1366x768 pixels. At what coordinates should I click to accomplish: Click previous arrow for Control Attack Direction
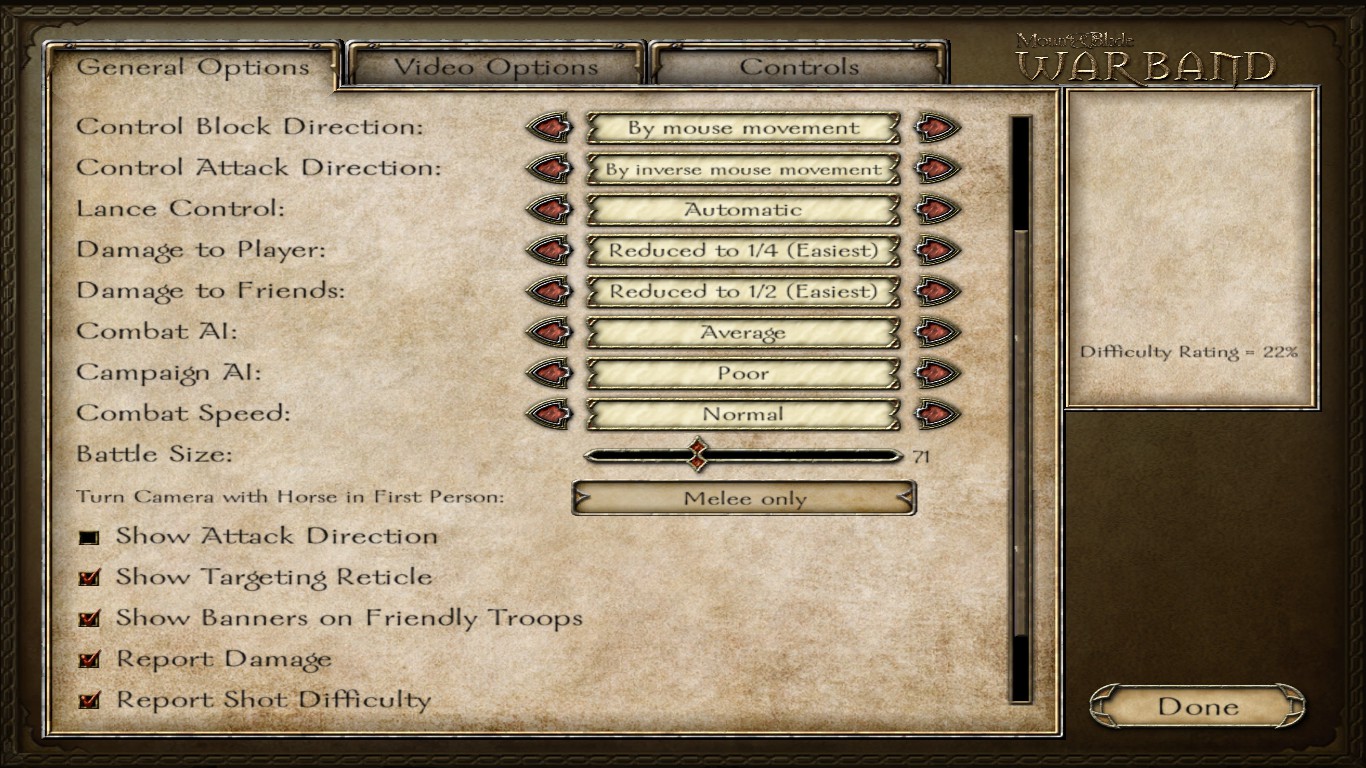(x=549, y=169)
